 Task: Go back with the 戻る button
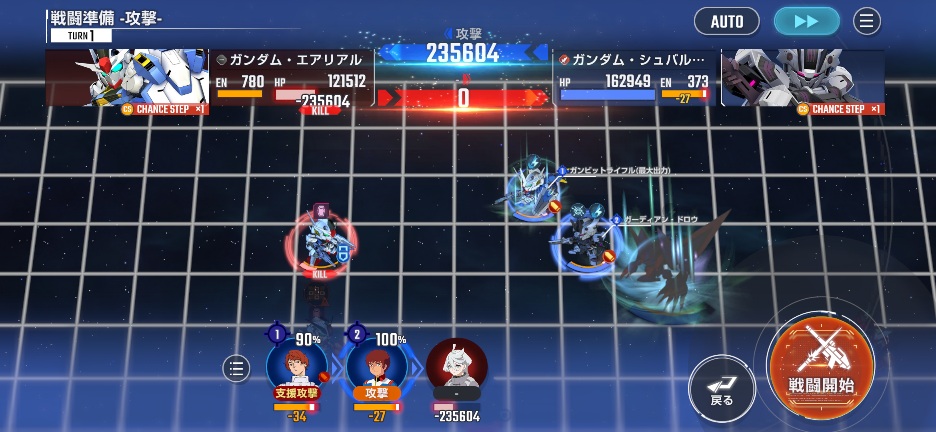721,386
